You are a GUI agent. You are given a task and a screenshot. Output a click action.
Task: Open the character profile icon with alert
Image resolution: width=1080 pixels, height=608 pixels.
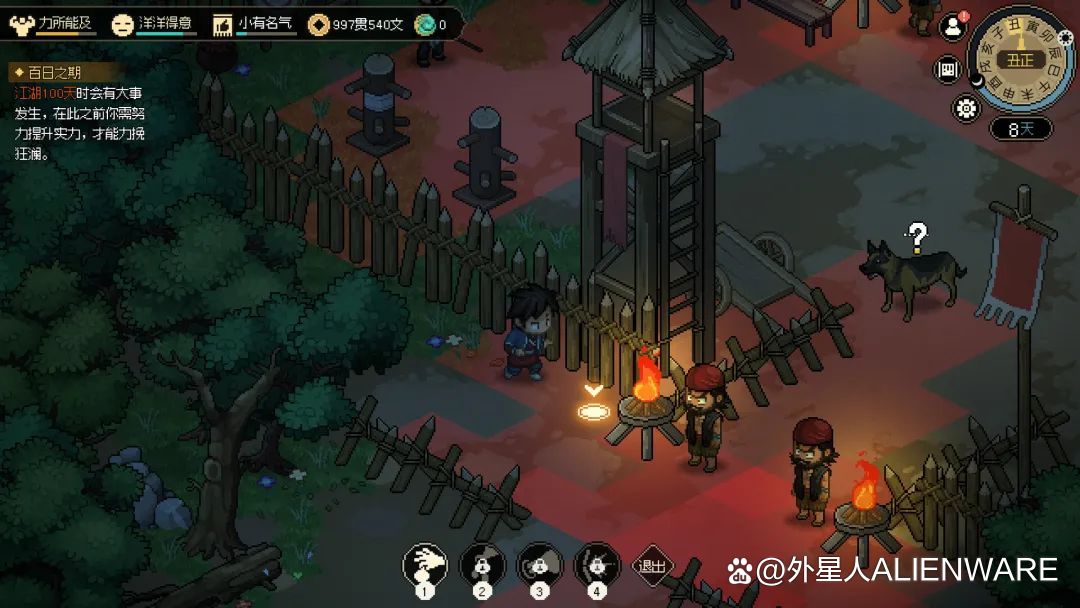coord(951,29)
